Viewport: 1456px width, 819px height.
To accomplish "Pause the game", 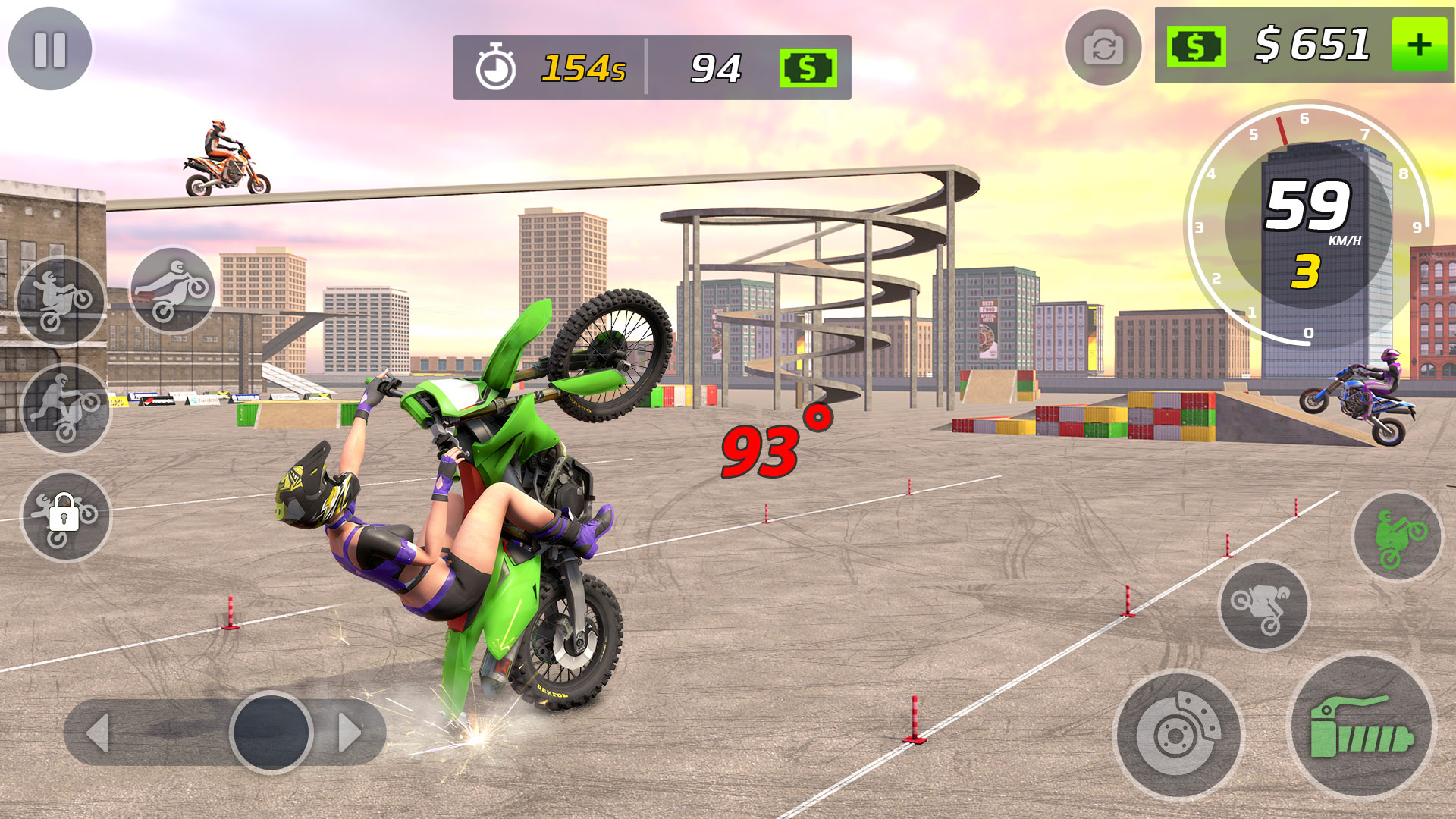I will click(x=50, y=49).
